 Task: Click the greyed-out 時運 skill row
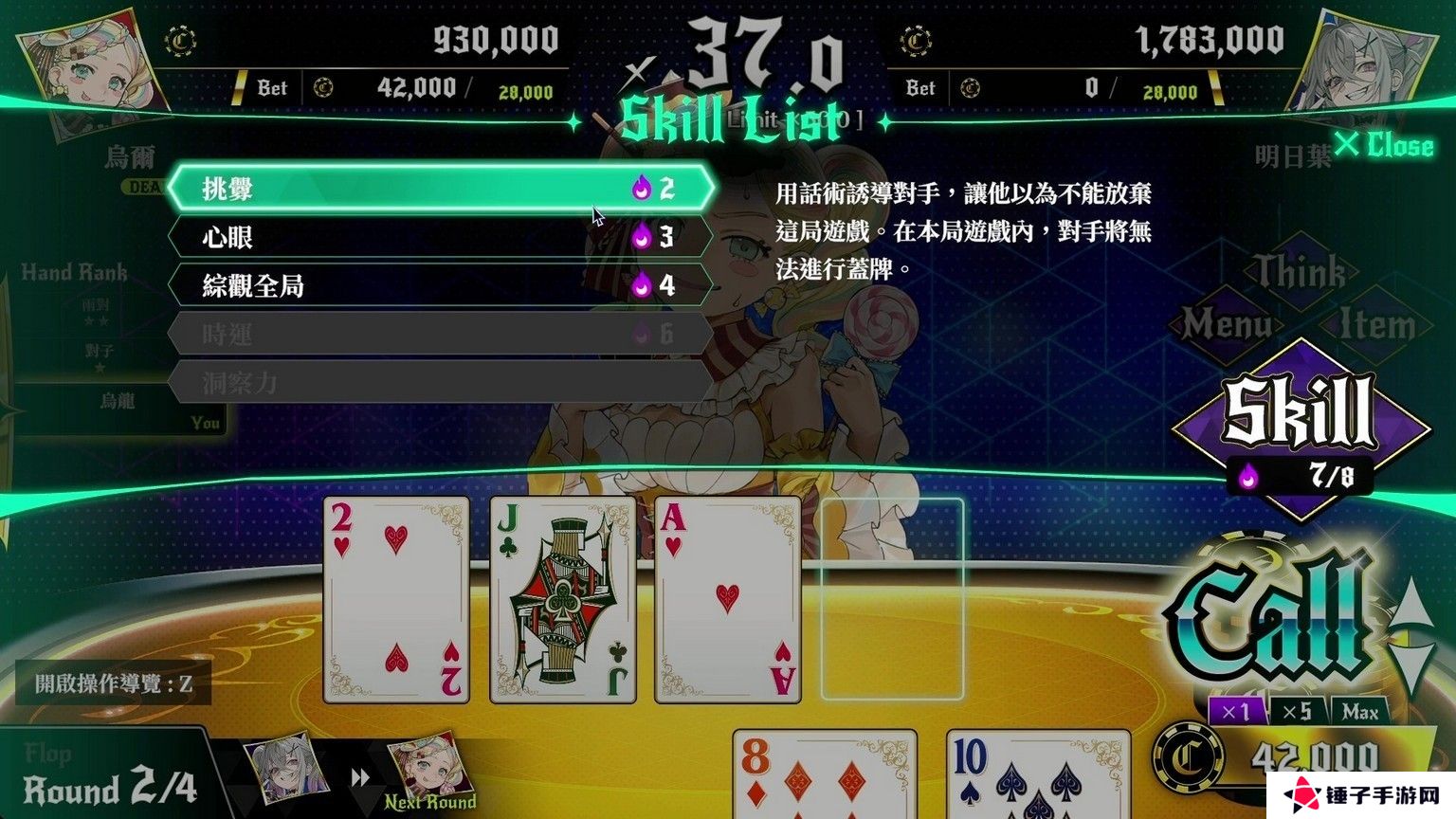441,334
